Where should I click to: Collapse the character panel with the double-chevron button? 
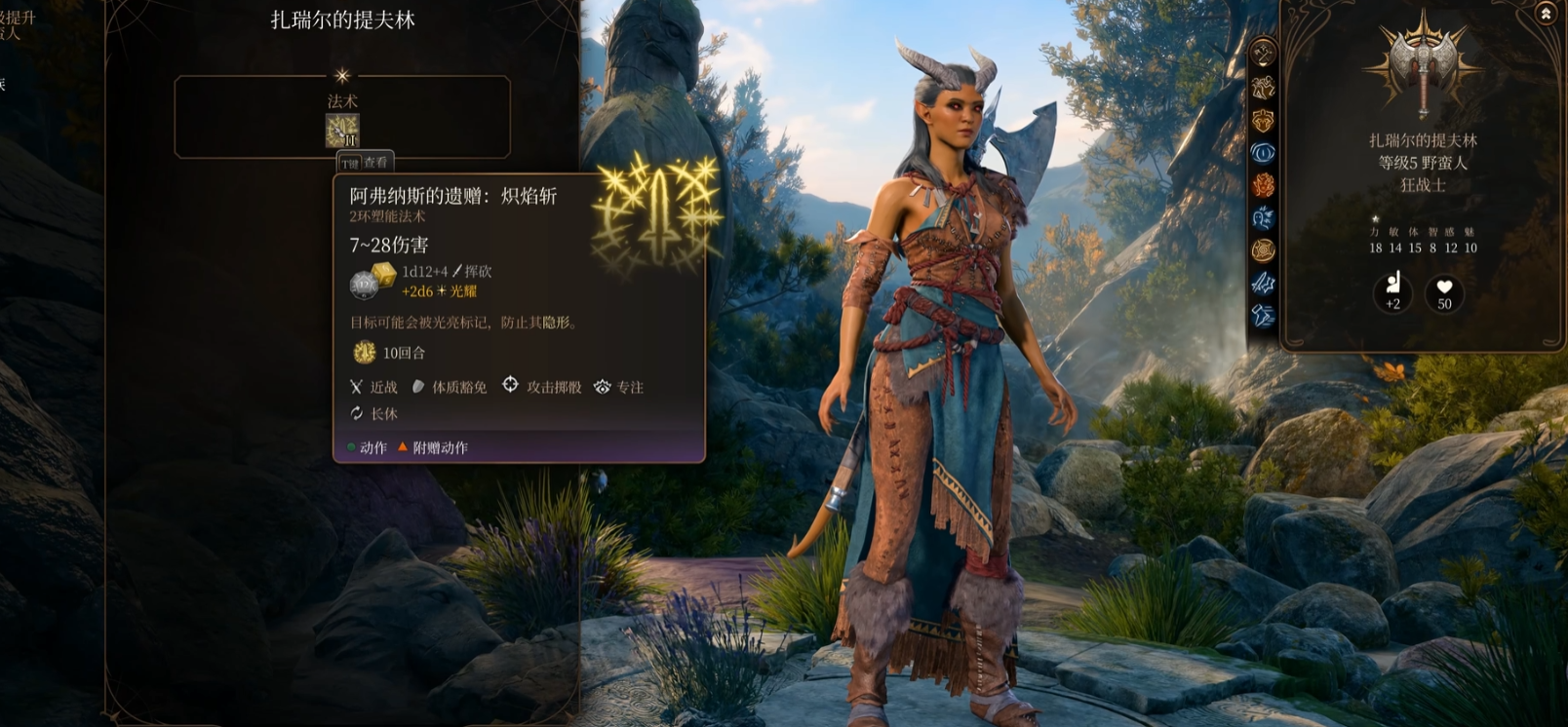(1546, 14)
